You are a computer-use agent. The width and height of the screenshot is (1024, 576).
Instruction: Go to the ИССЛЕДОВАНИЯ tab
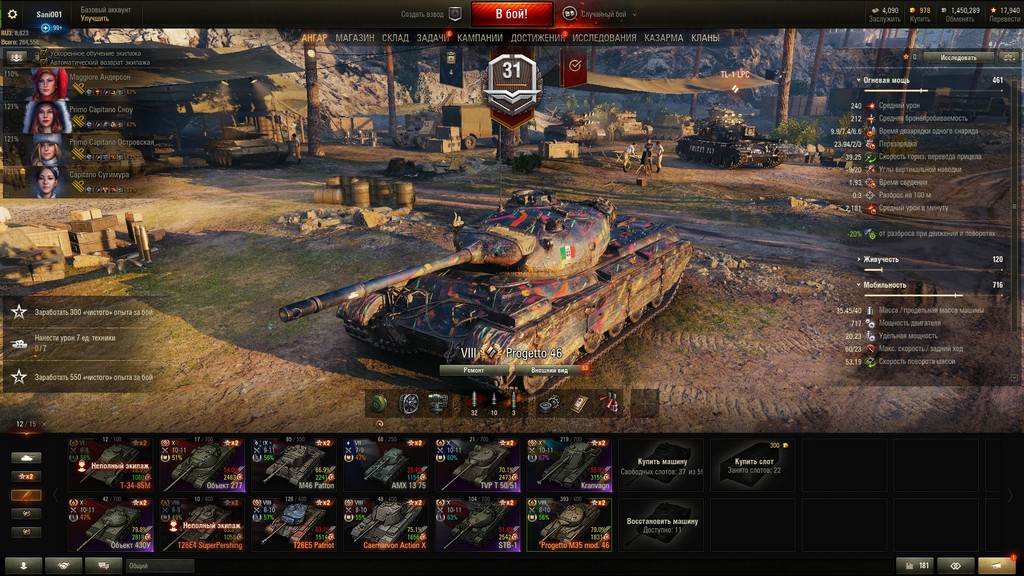(604, 38)
